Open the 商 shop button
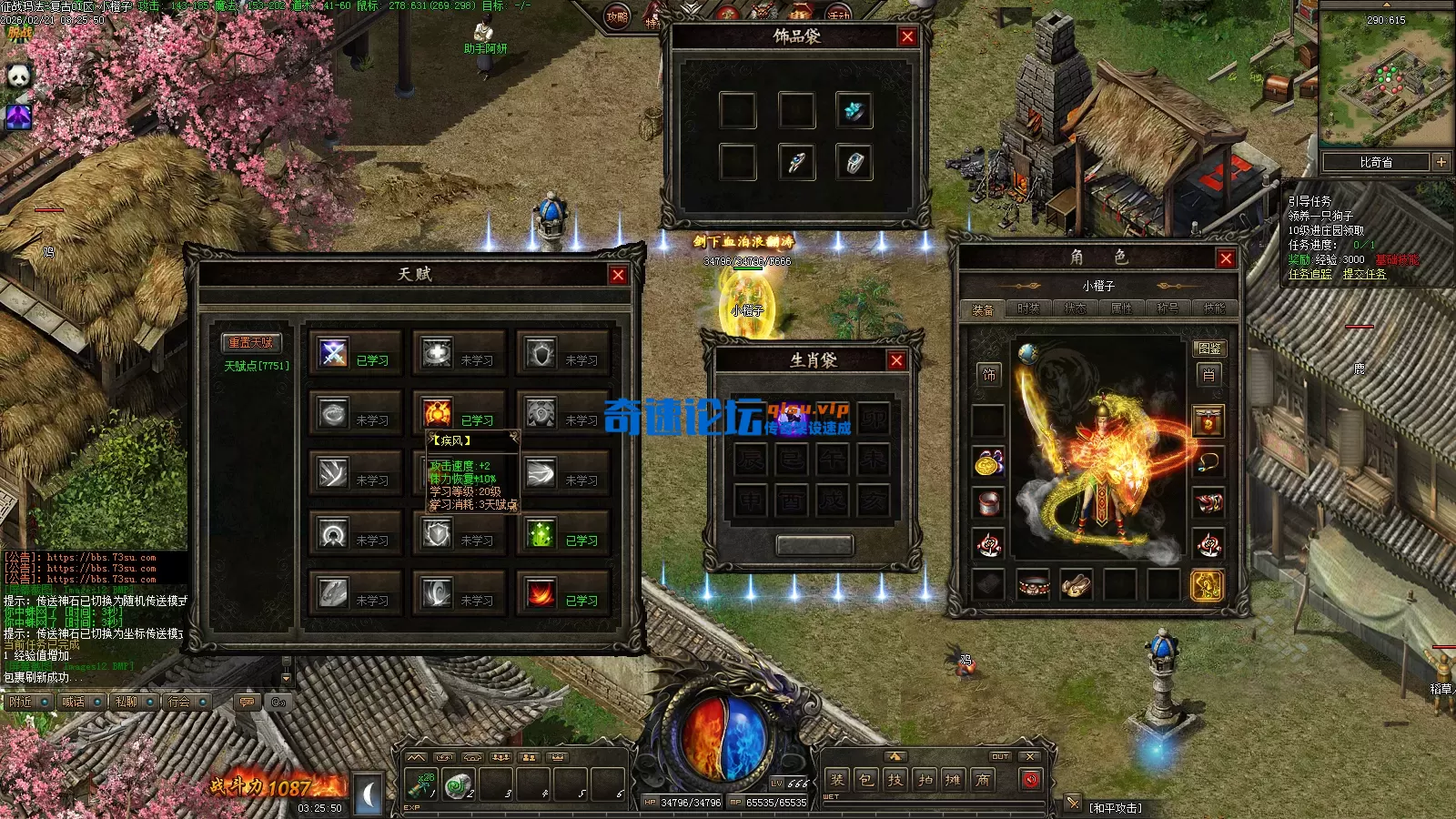 (983, 780)
